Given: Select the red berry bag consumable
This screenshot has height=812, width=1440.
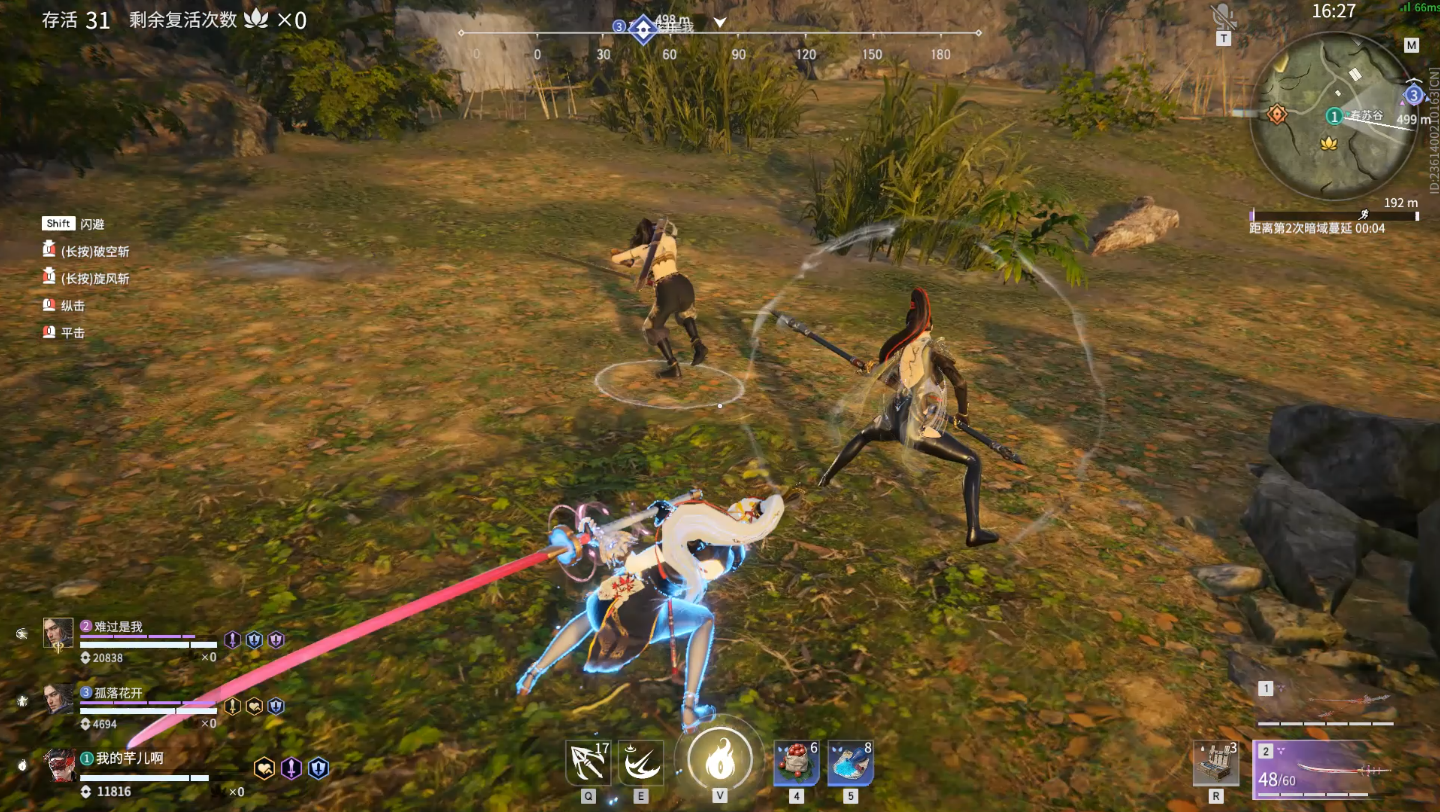Looking at the screenshot, I should (796, 763).
